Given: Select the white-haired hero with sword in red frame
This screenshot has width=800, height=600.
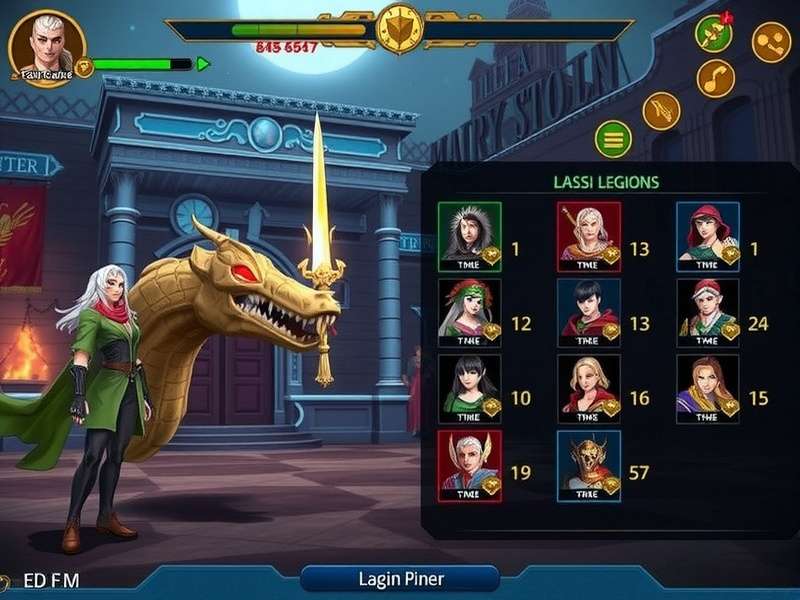Looking at the screenshot, I should tap(589, 236).
